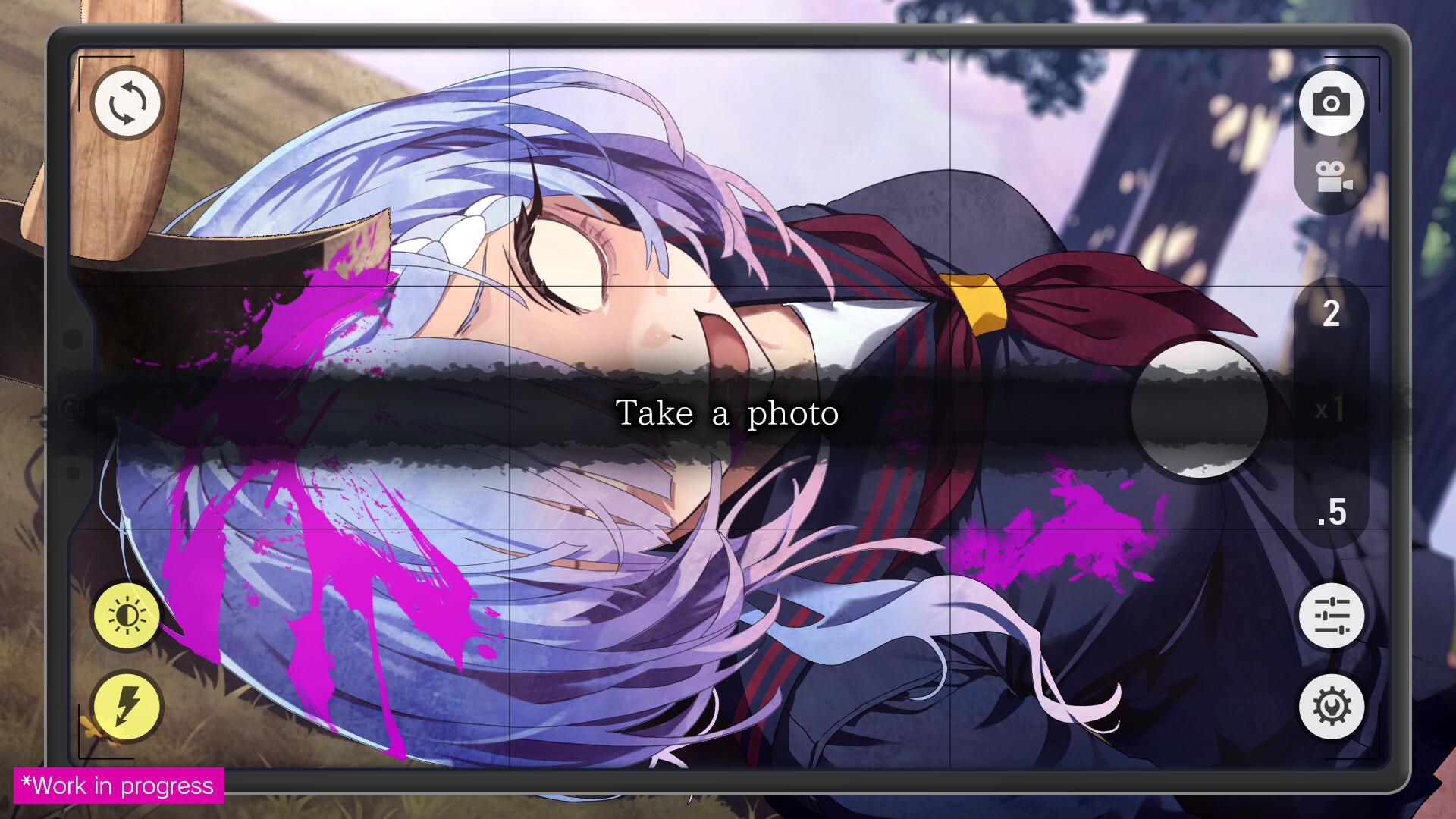
Task: Switch to video camera mode
Action: (x=1333, y=177)
